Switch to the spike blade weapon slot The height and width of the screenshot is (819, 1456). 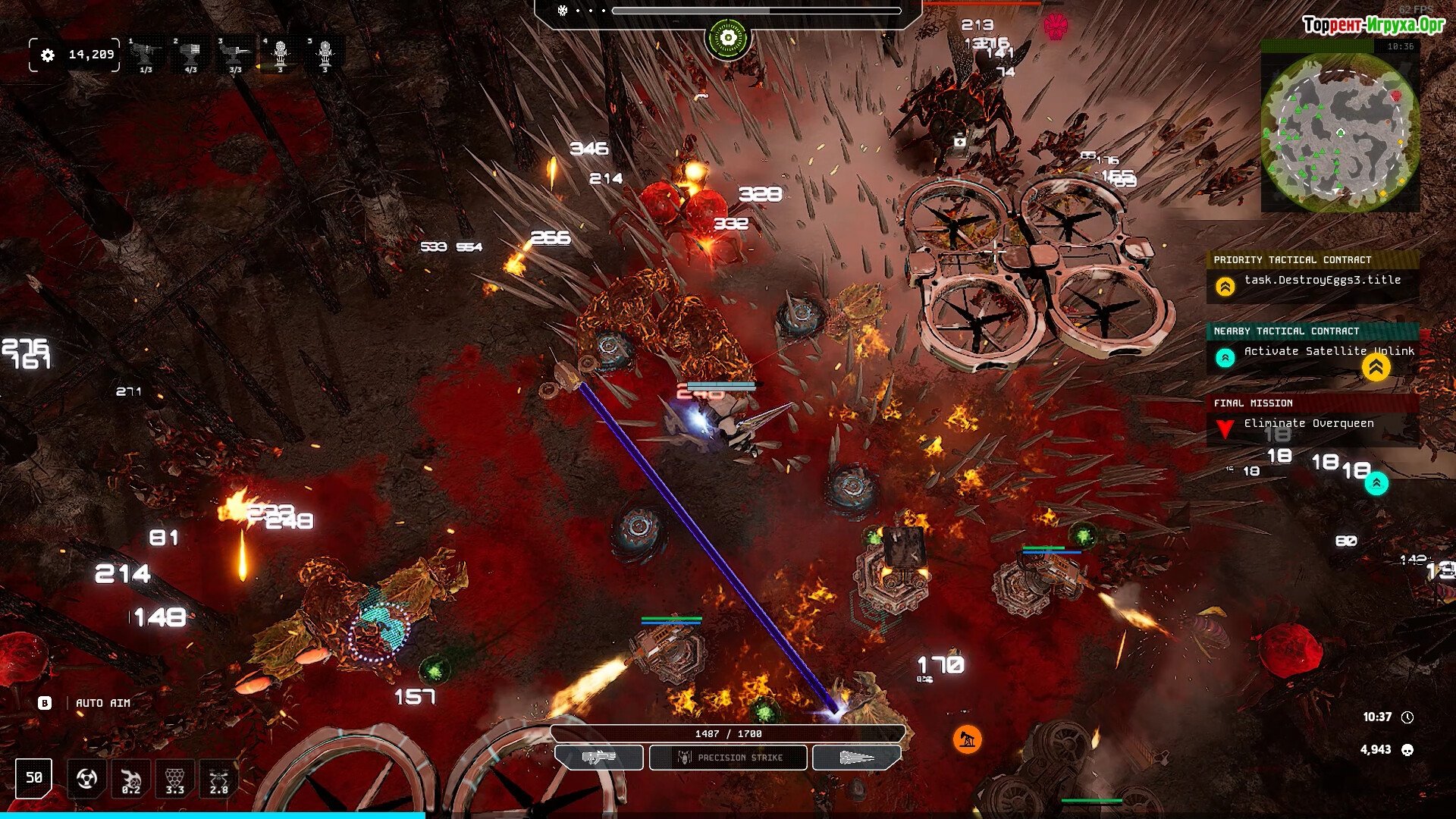[857, 758]
